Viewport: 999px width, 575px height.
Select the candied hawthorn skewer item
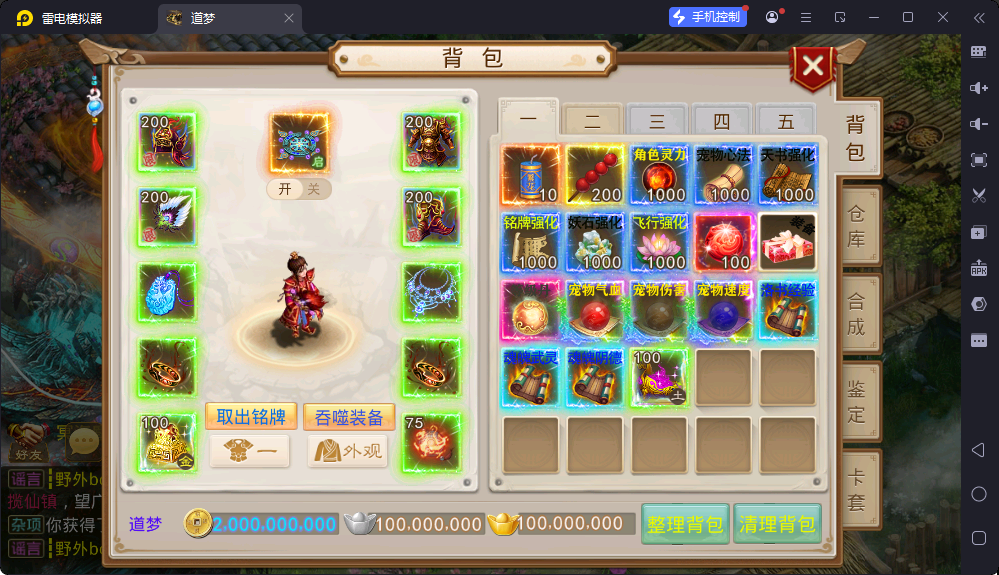pyautogui.click(x=594, y=174)
